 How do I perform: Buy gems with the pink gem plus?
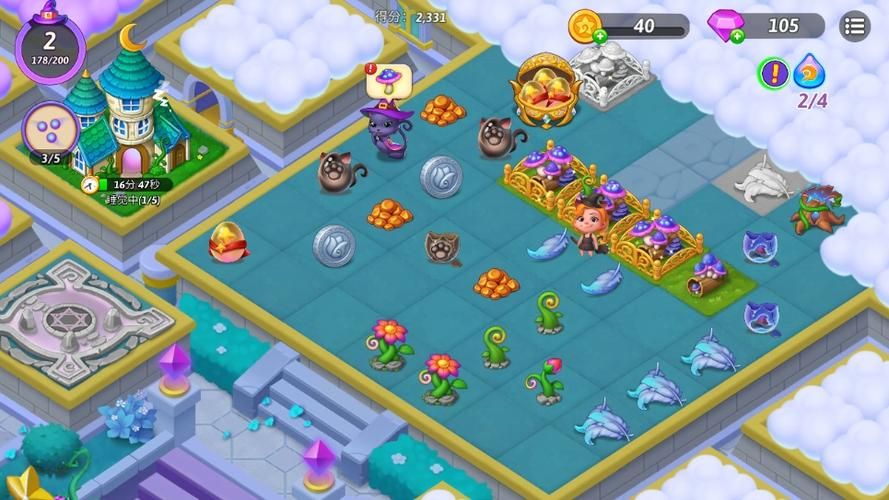[737, 37]
